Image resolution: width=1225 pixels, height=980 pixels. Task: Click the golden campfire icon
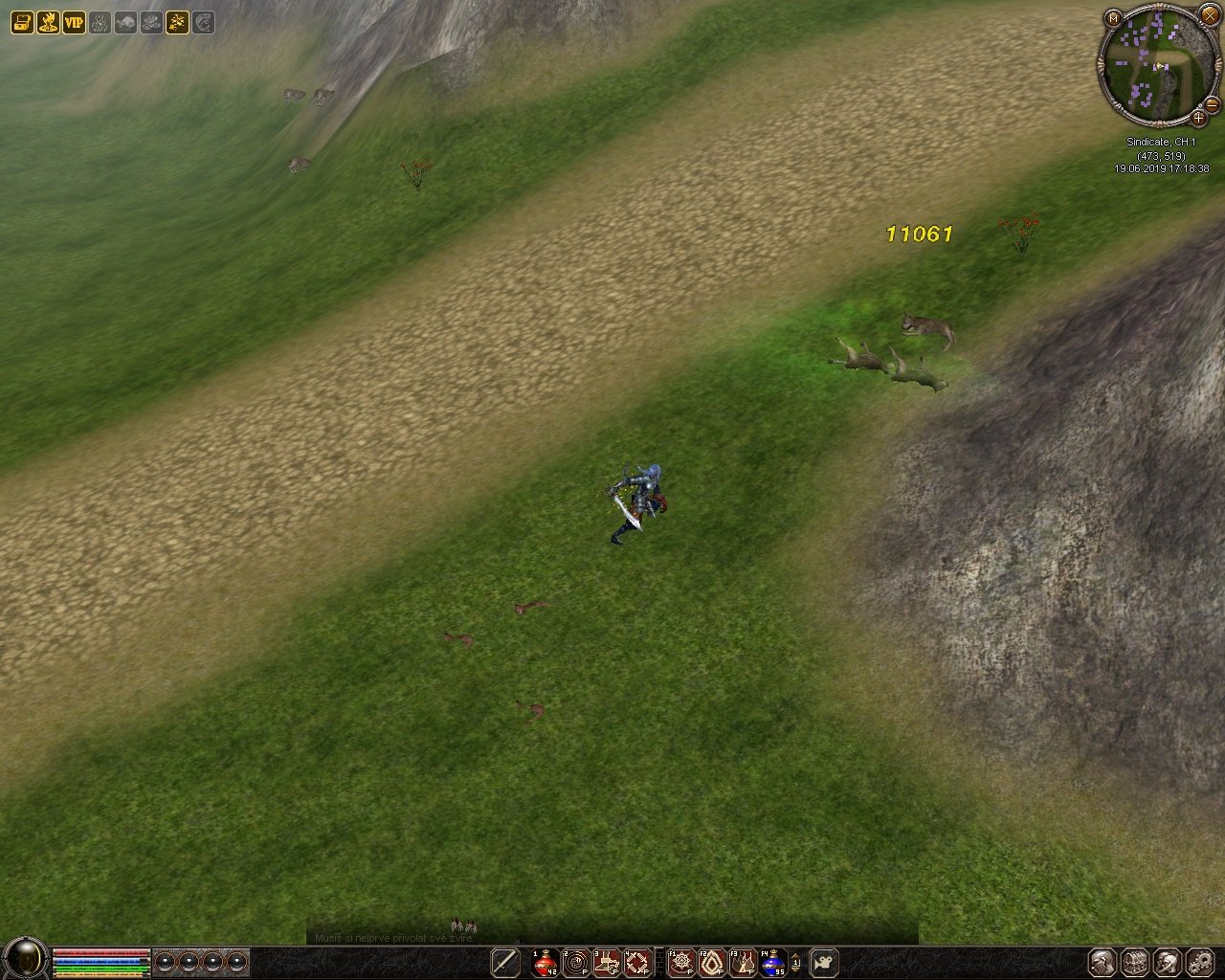pos(48,22)
